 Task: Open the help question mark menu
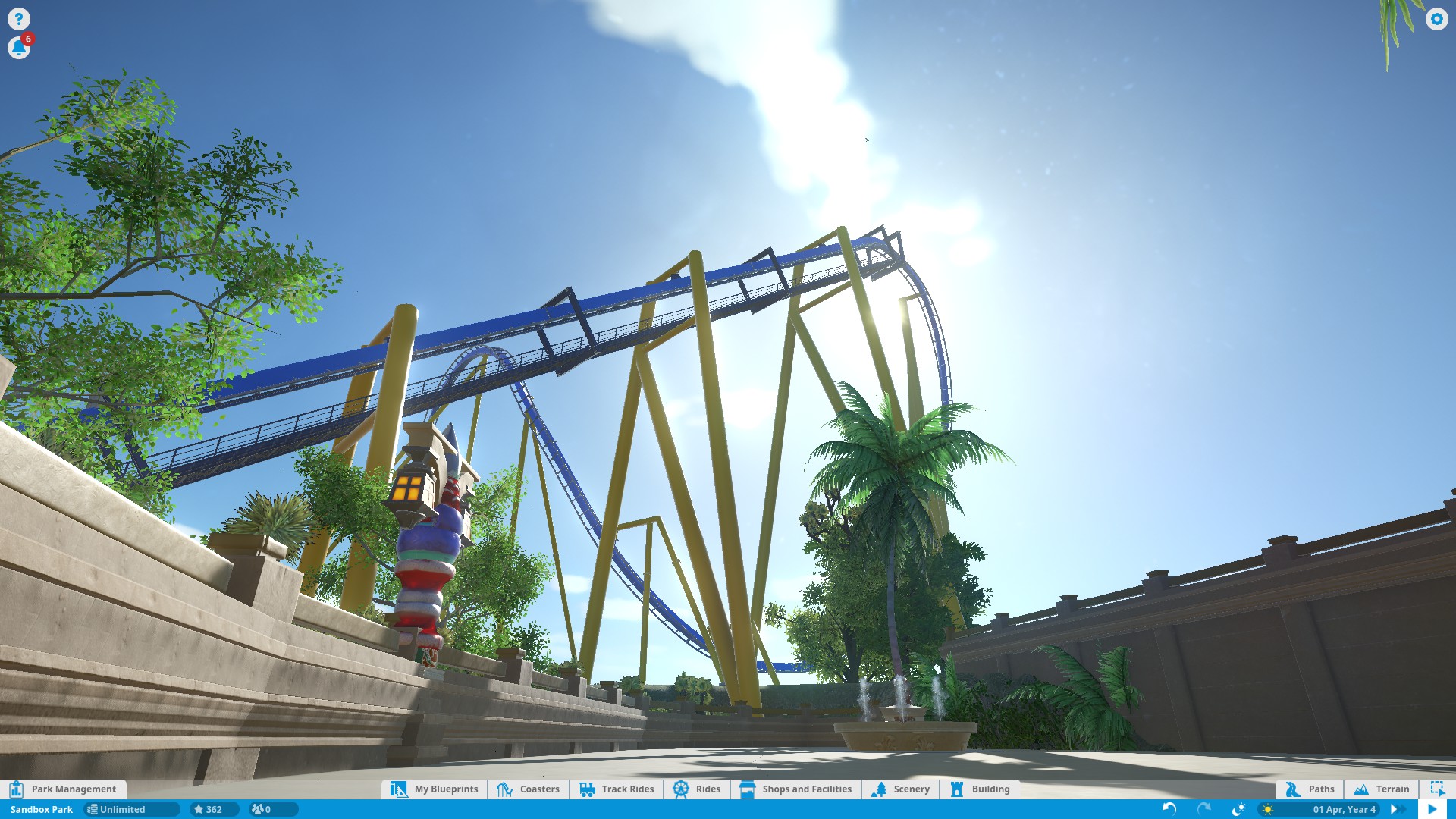pyautogui.click(x=19, y=19)
